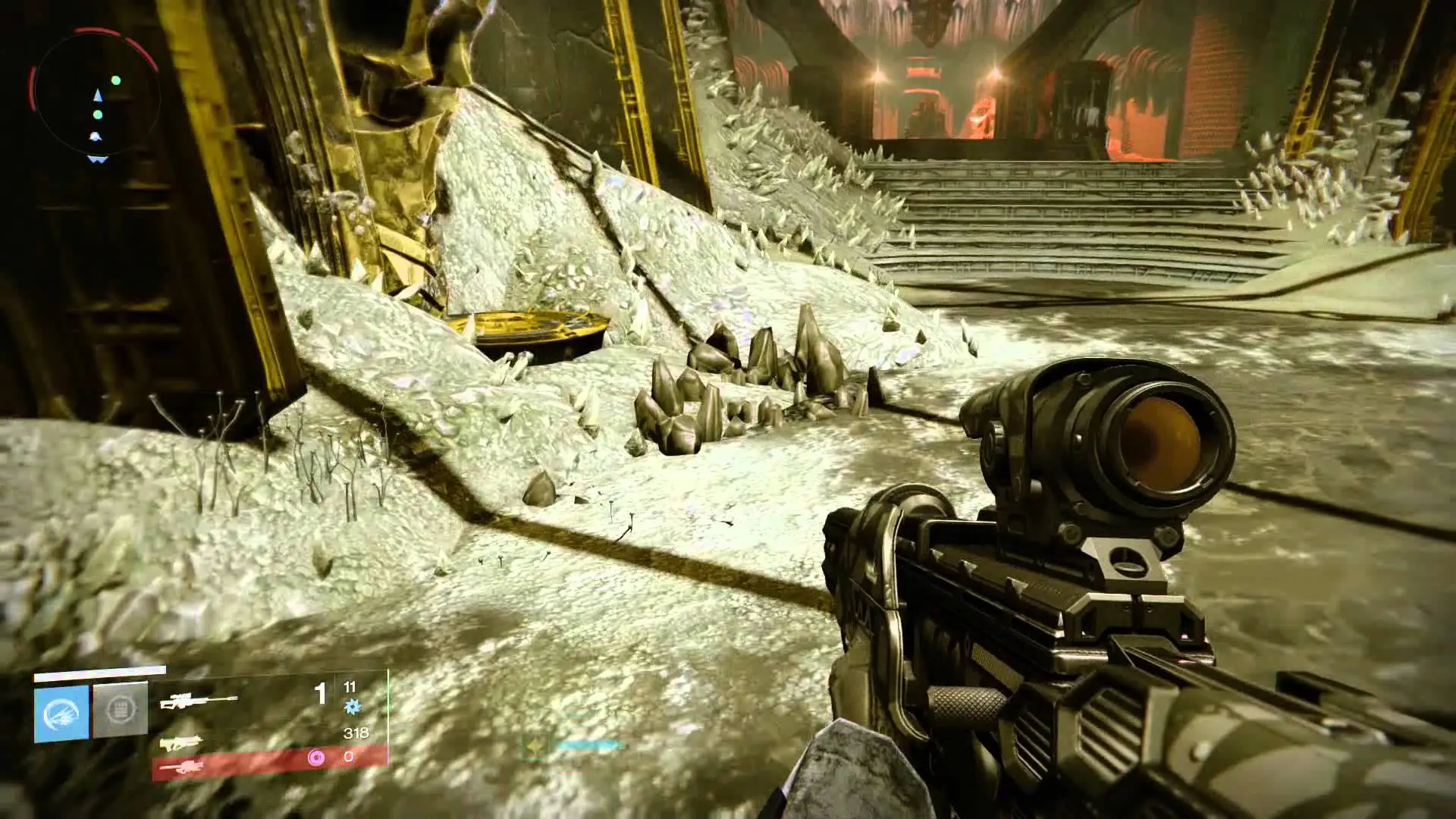Click the yellow leaf buff emblem near ally bar
The width and height of the screenshot is (1456, 819).
coord(535,743)
